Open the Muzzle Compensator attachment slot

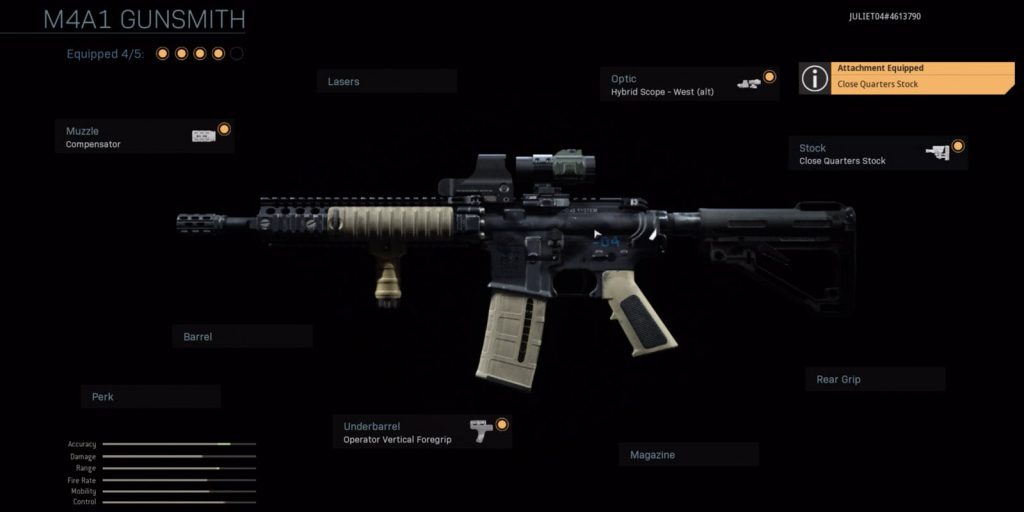point(145,137)
